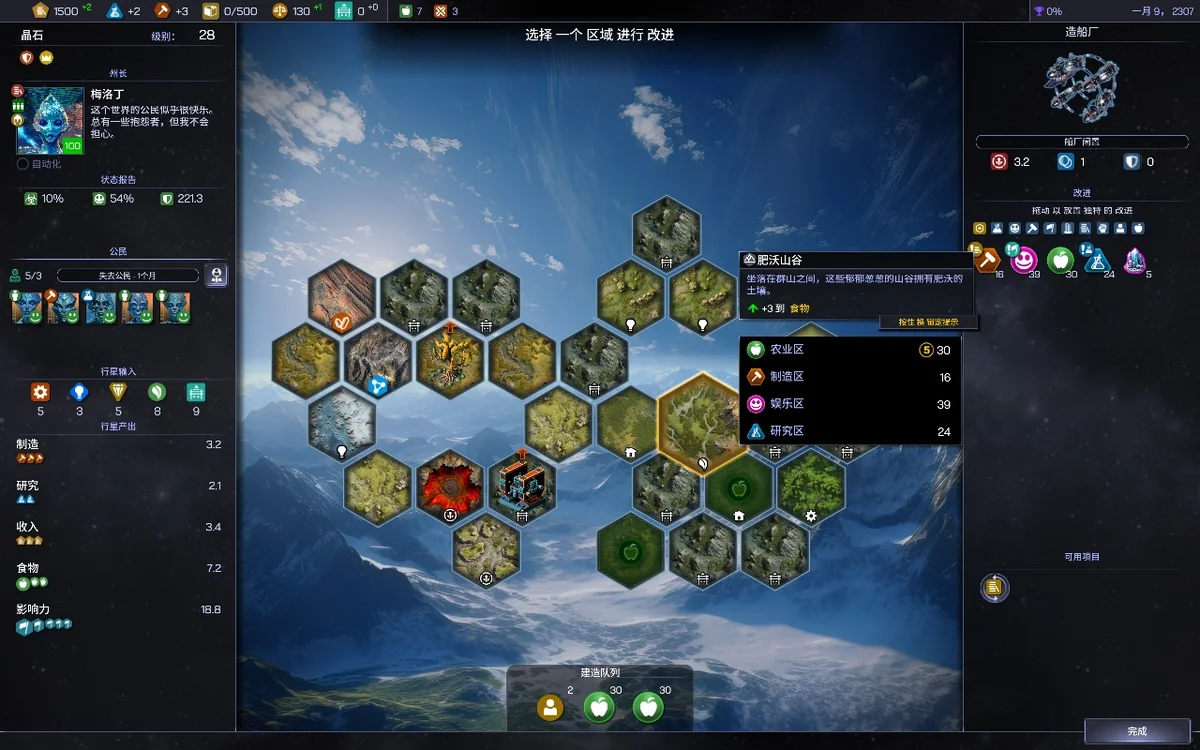The width and height of the screenshot is (1200, 750).
Task: Pick the pink smiley entertainment improvement
Action: (x=1023, y=260)
